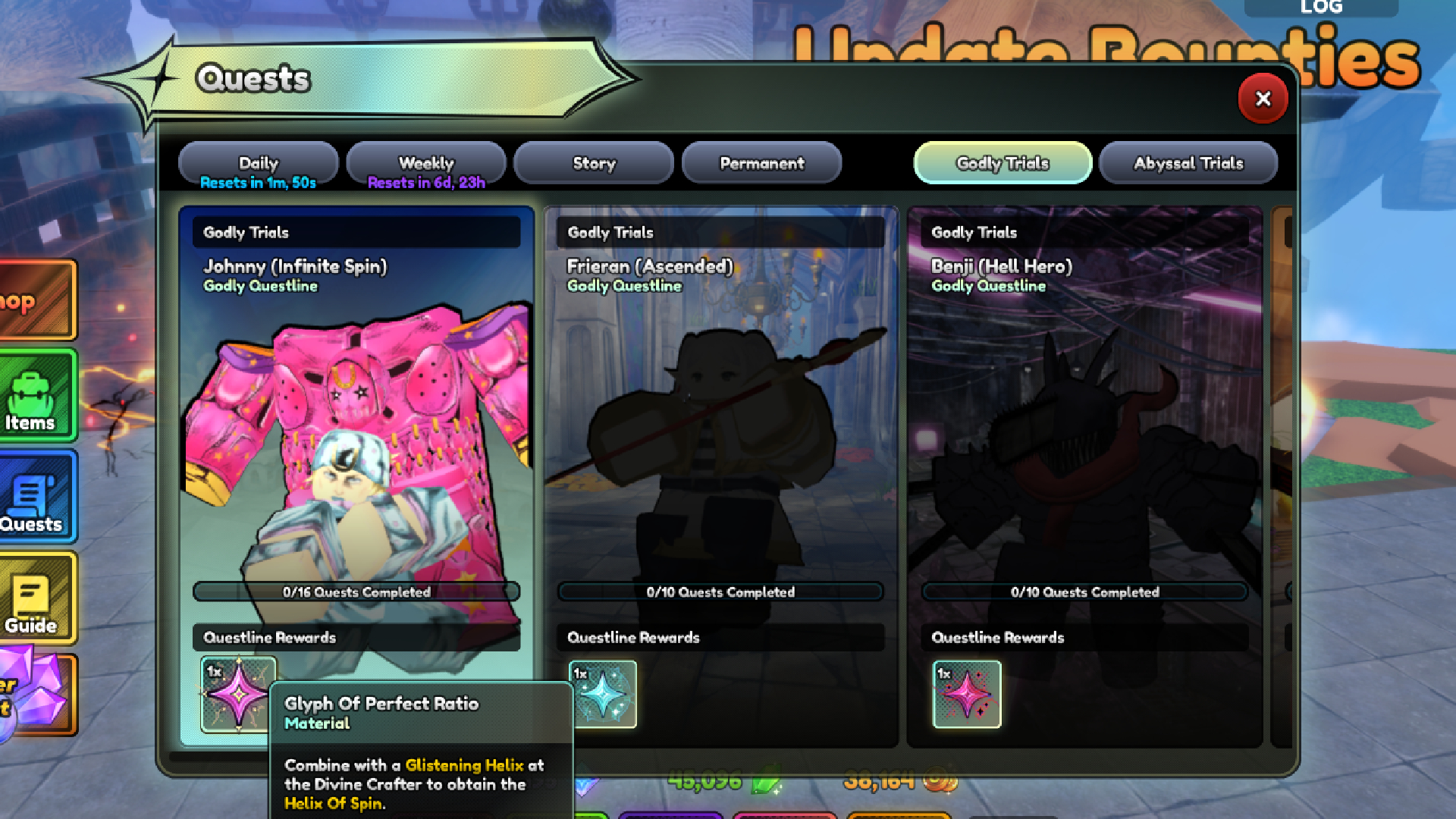Click the purple crystal side button

(34, 694)
